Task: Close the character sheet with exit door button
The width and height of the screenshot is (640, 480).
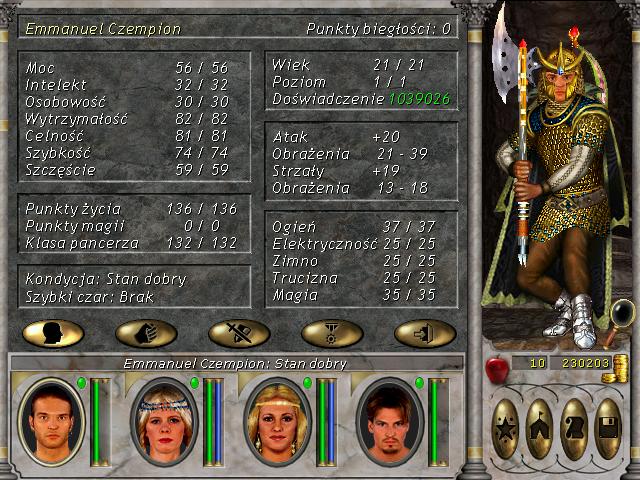Action: [425, 333]
